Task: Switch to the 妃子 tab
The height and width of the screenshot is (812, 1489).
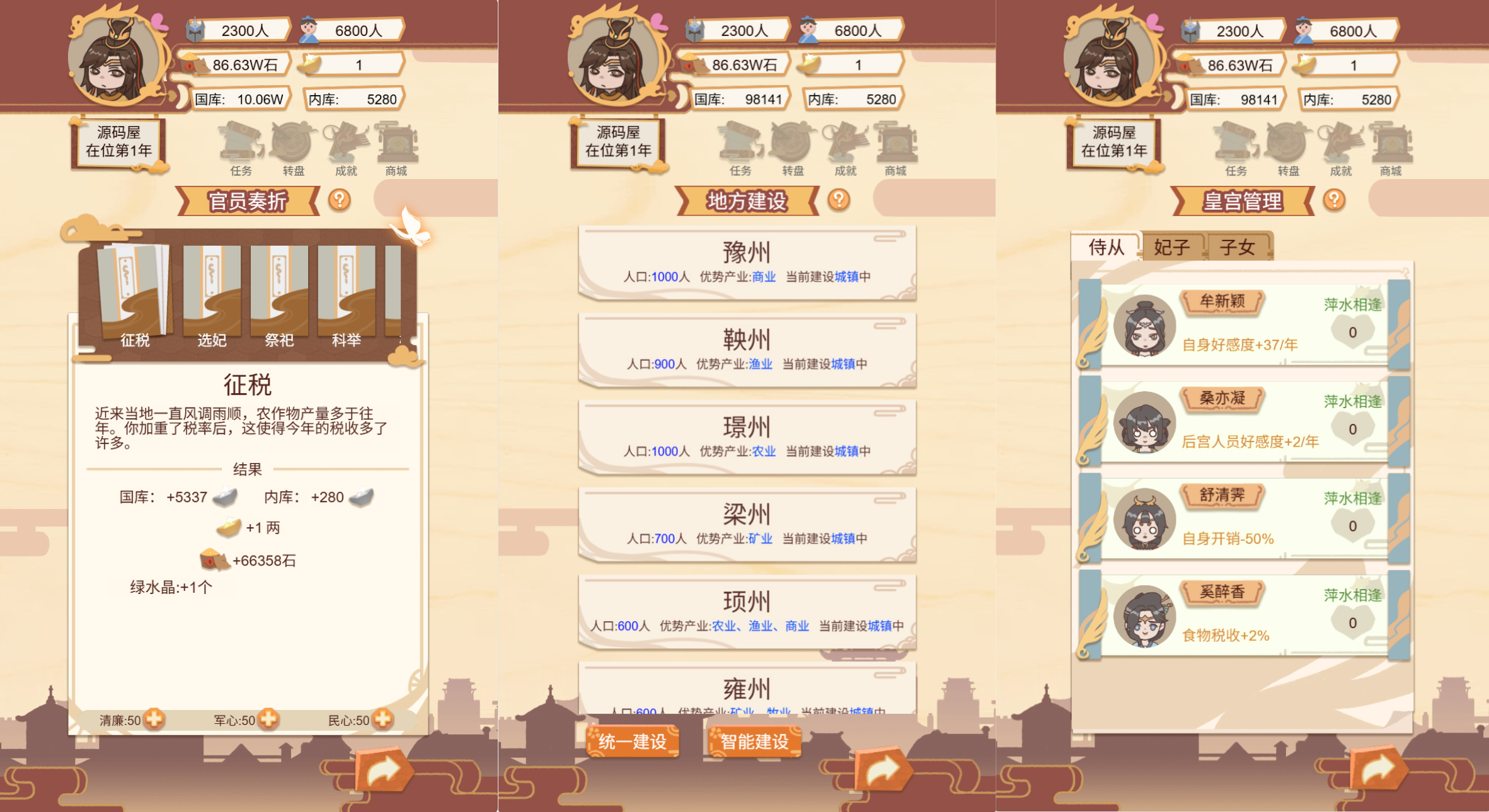Action: pos(1173,247)
